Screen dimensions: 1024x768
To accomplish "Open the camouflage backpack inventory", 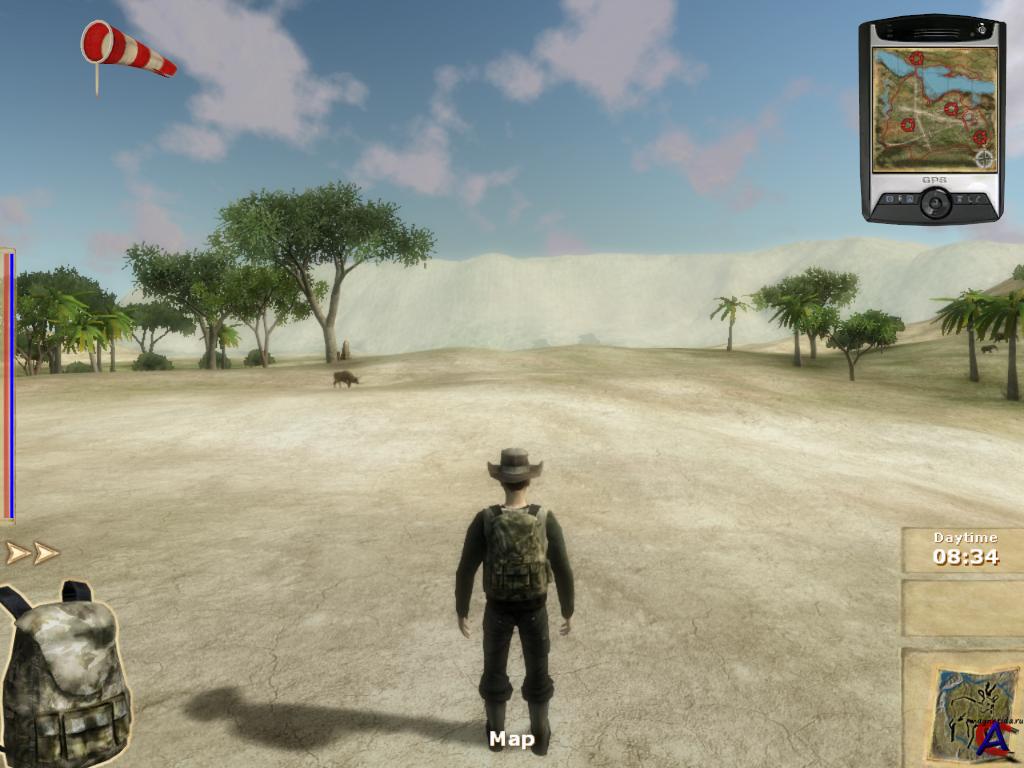I will pyautogui.click(x=66, y=673).
